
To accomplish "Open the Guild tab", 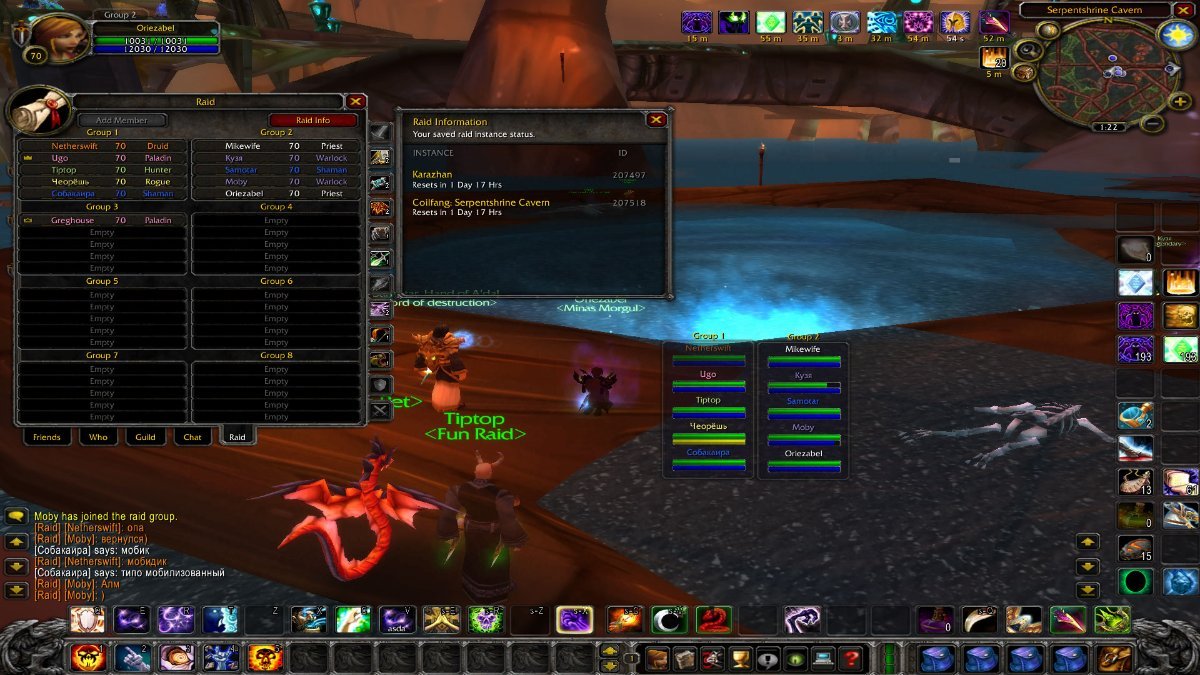I will (146, 437).
